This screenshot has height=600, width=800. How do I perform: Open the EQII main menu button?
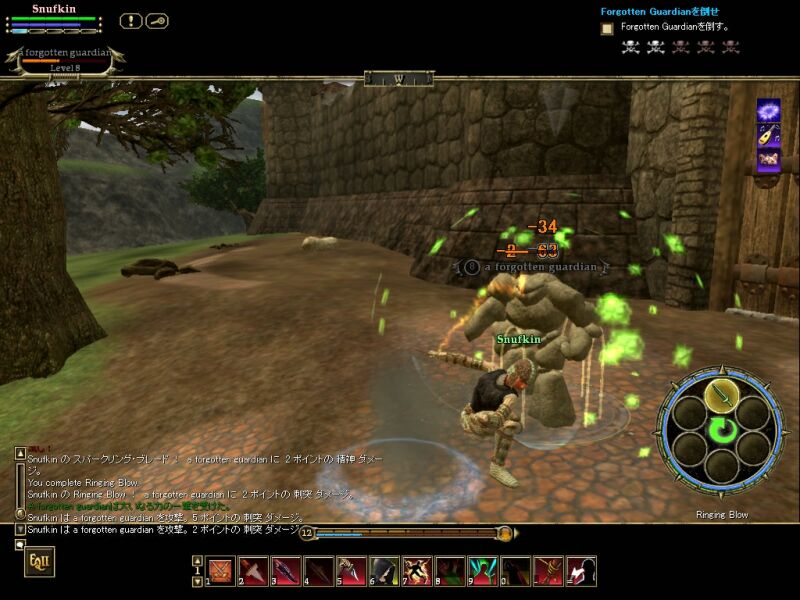(x=39, y=562)
